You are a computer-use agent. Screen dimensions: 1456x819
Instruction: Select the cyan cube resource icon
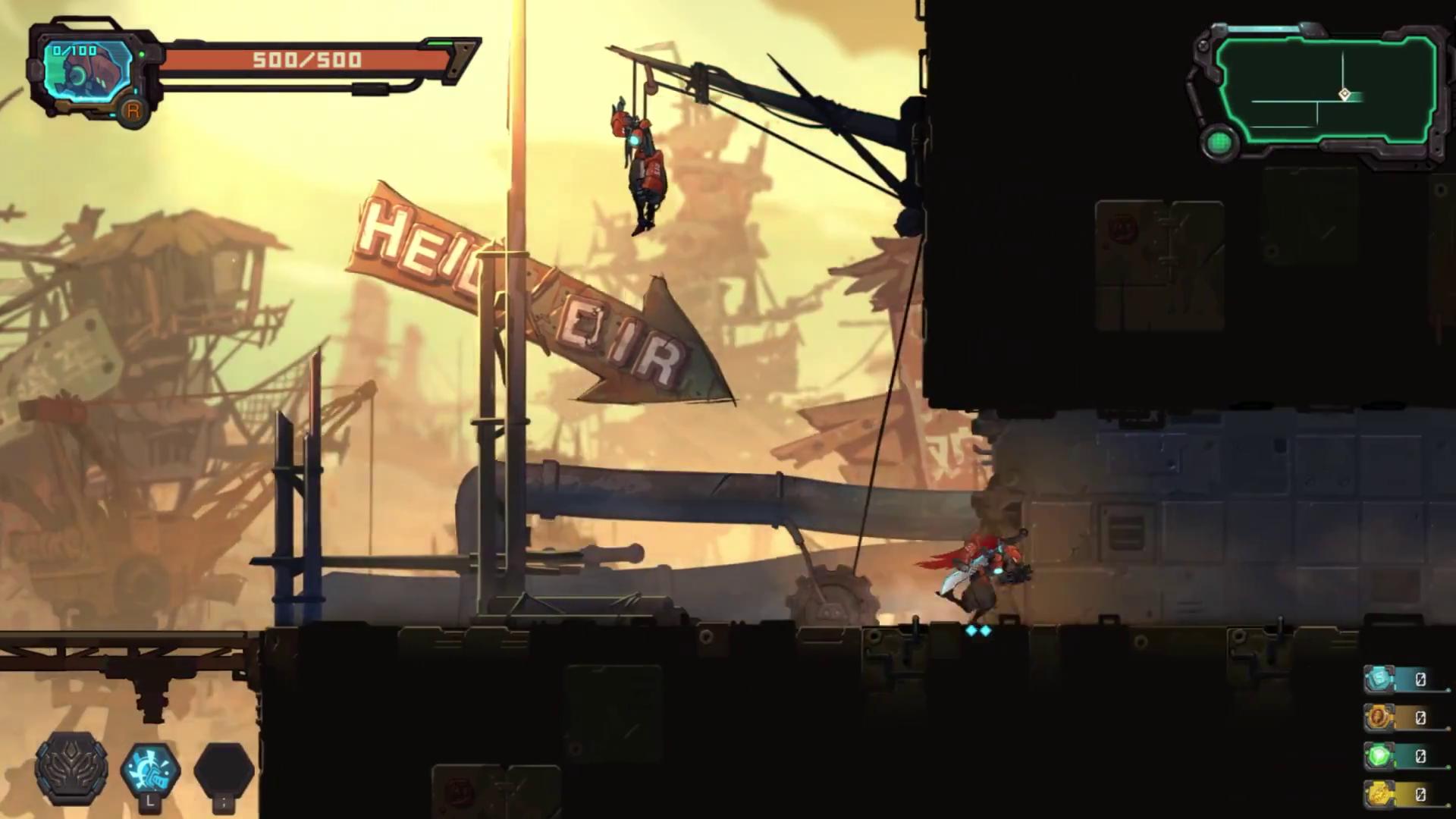(1380, 679)
